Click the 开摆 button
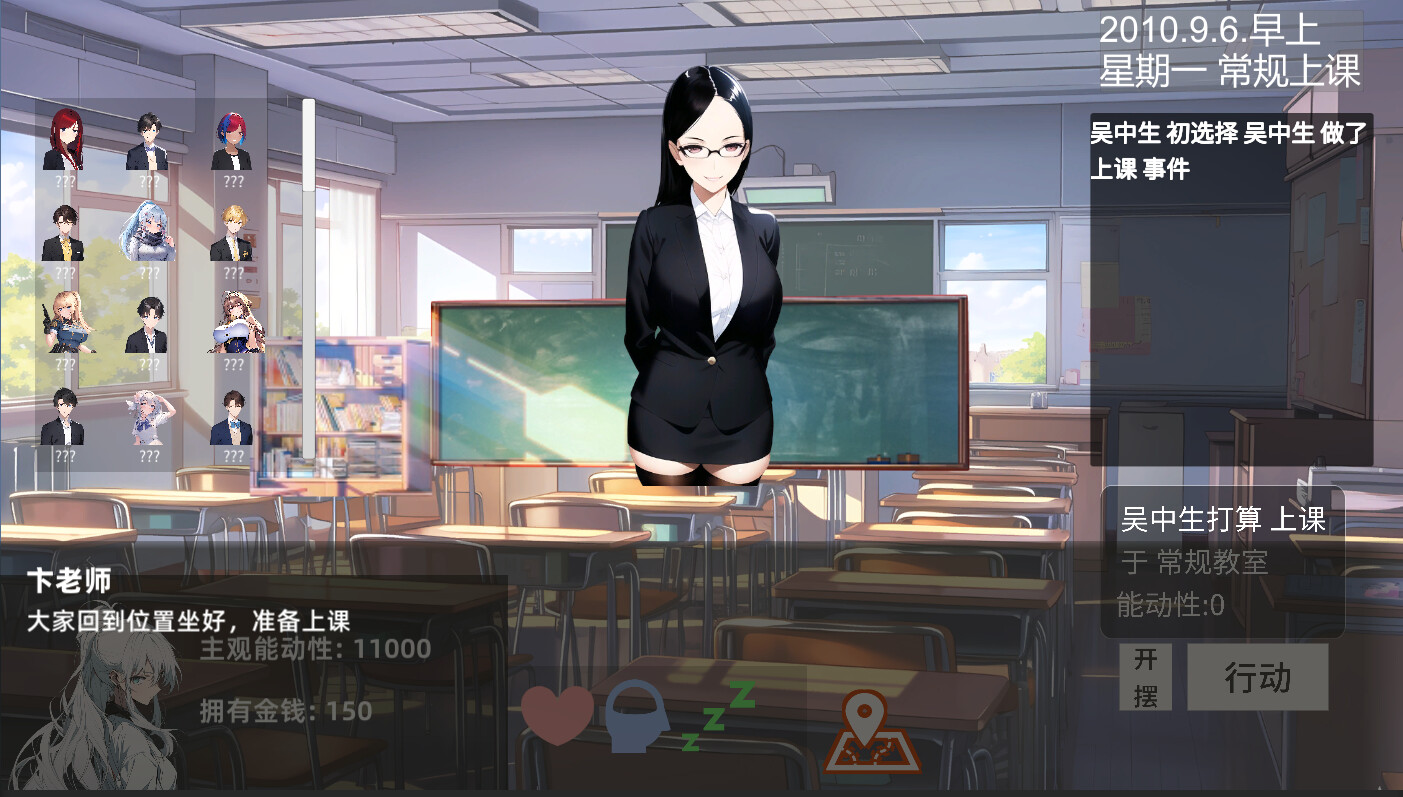 pos(1144,676)
